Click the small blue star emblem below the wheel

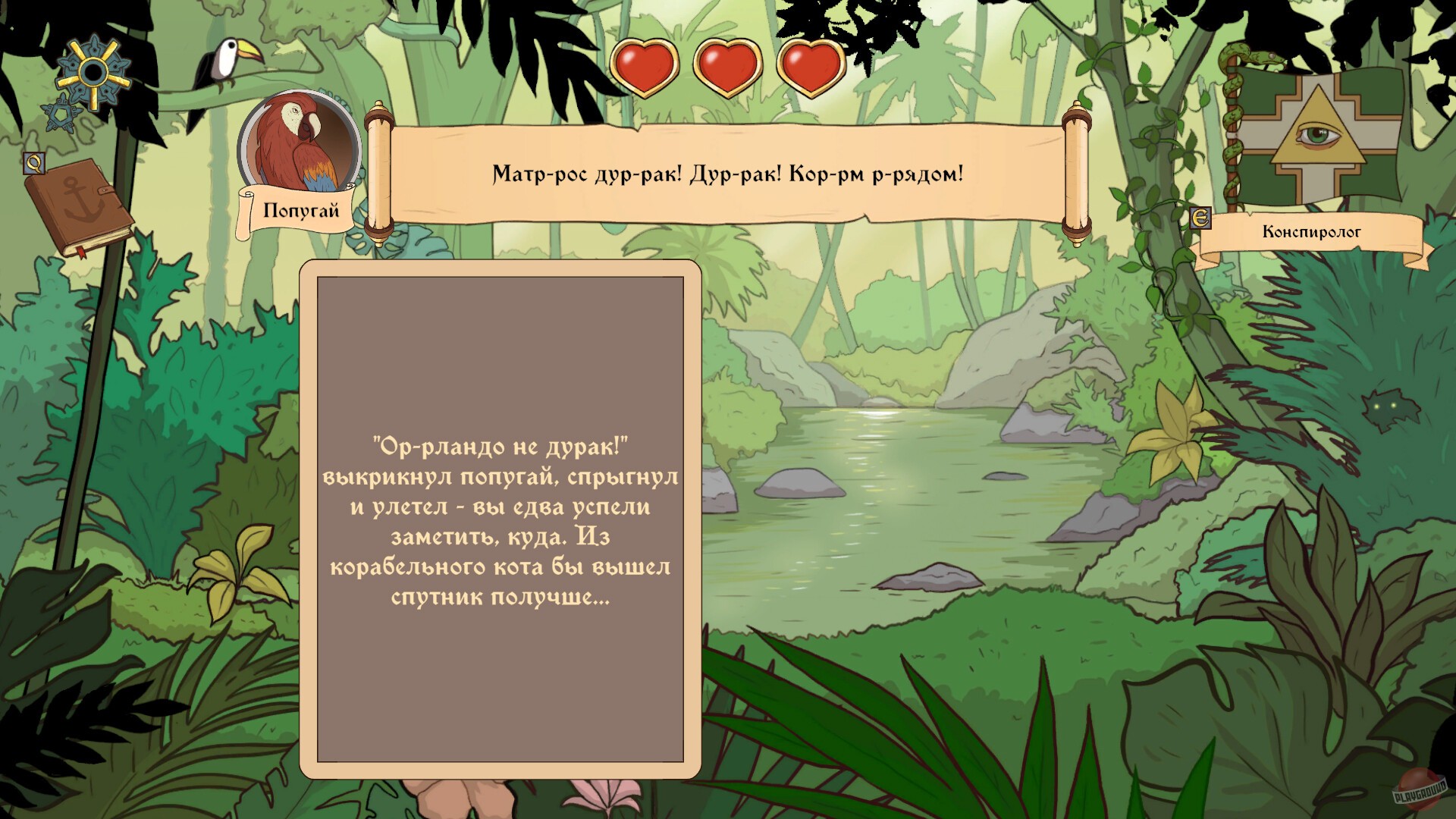tap(61, 112)
